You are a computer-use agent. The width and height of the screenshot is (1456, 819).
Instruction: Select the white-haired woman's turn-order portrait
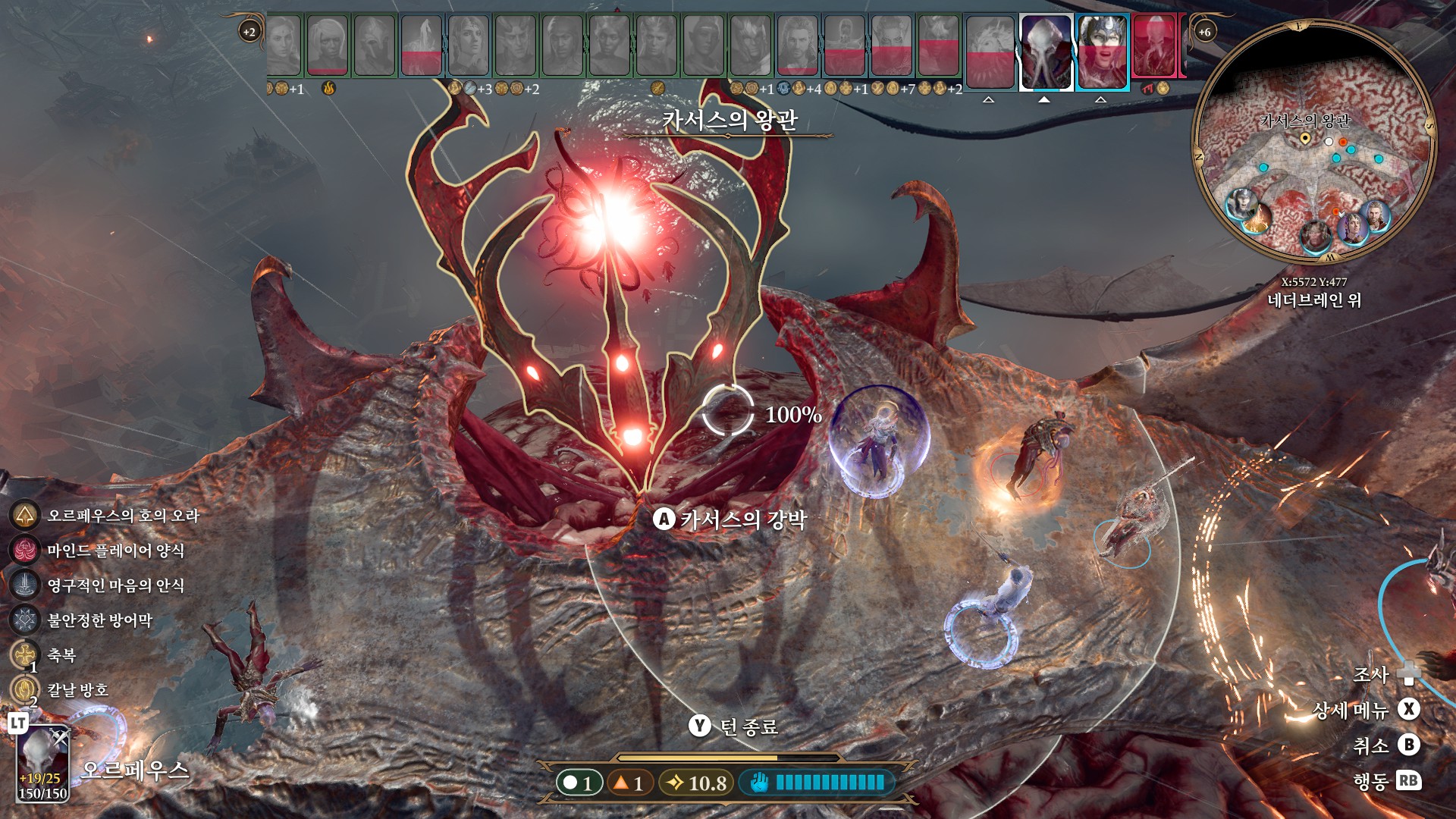point(328,45)
